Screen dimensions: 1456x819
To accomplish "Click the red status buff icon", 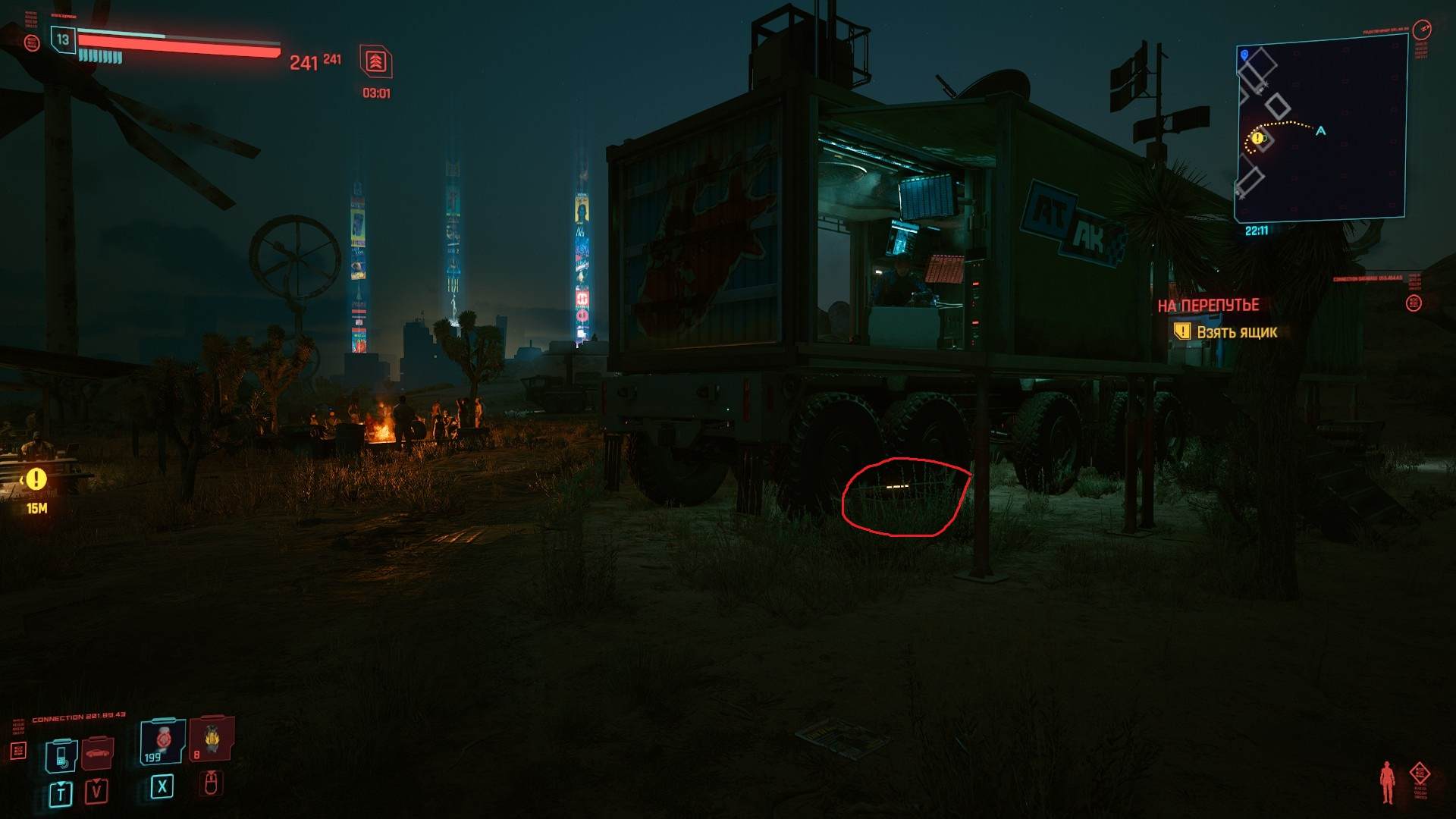I will tap(375, 62).
